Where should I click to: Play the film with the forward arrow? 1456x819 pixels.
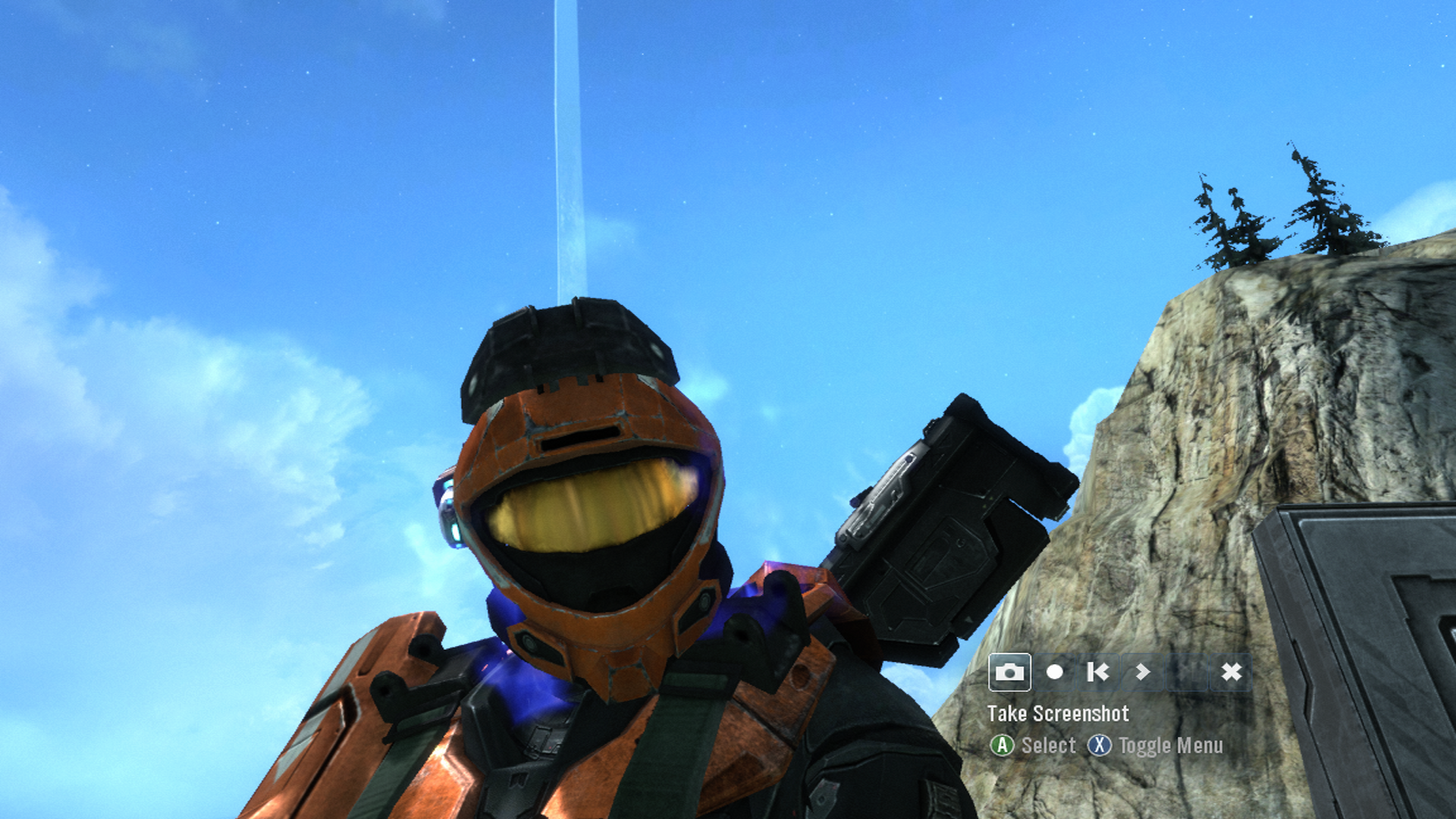(x=1143, y=672)
